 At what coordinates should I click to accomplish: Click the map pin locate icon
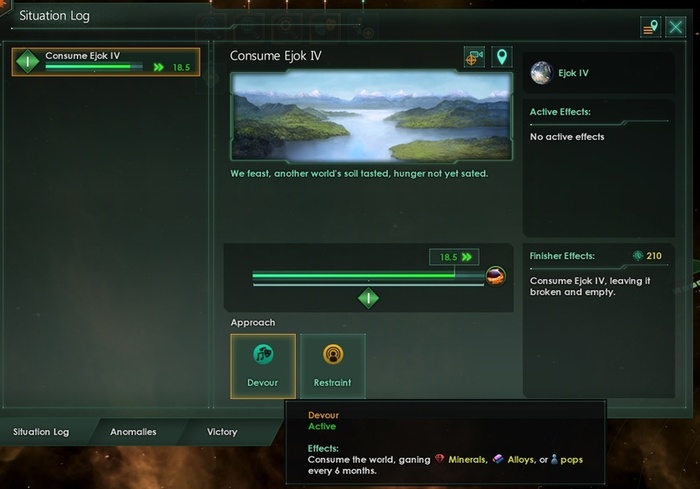point(501,58)
